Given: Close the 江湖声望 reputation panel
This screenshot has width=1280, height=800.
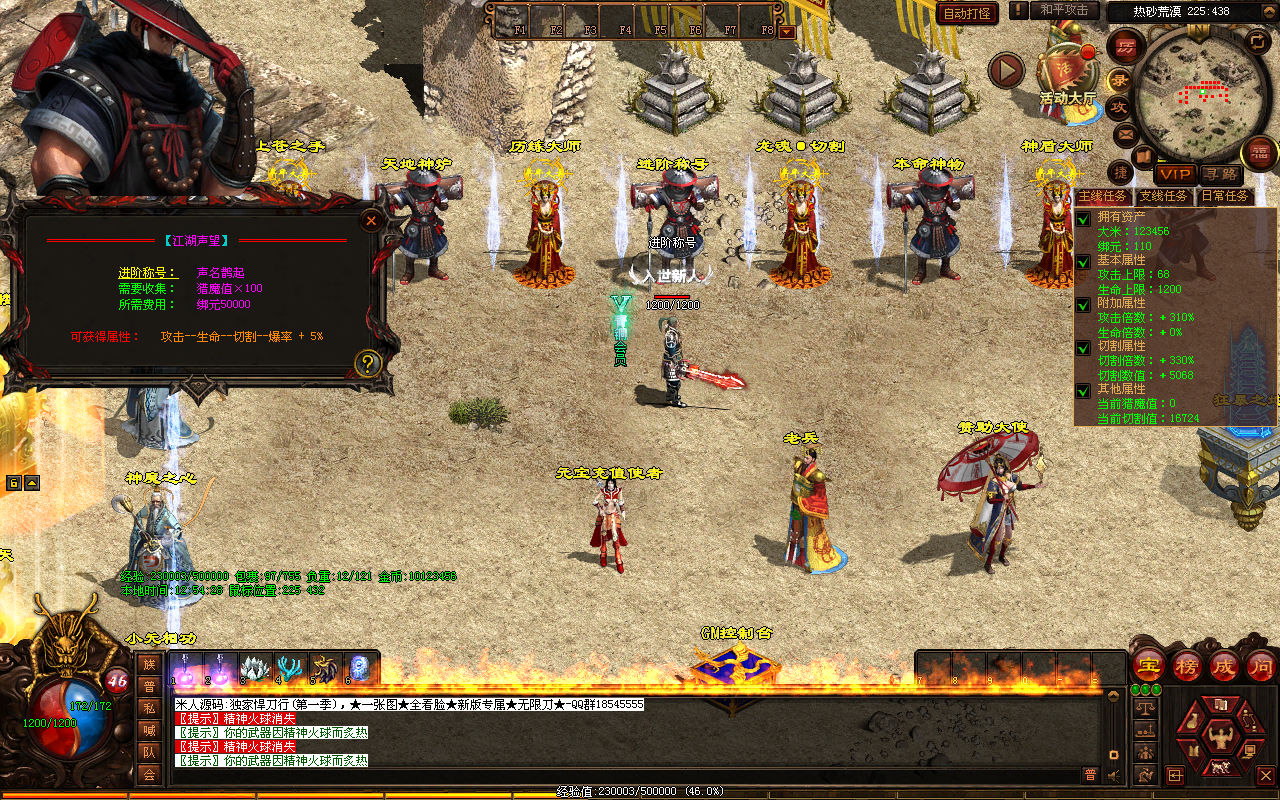Looking at the screenshot, I should pos(371,220).
